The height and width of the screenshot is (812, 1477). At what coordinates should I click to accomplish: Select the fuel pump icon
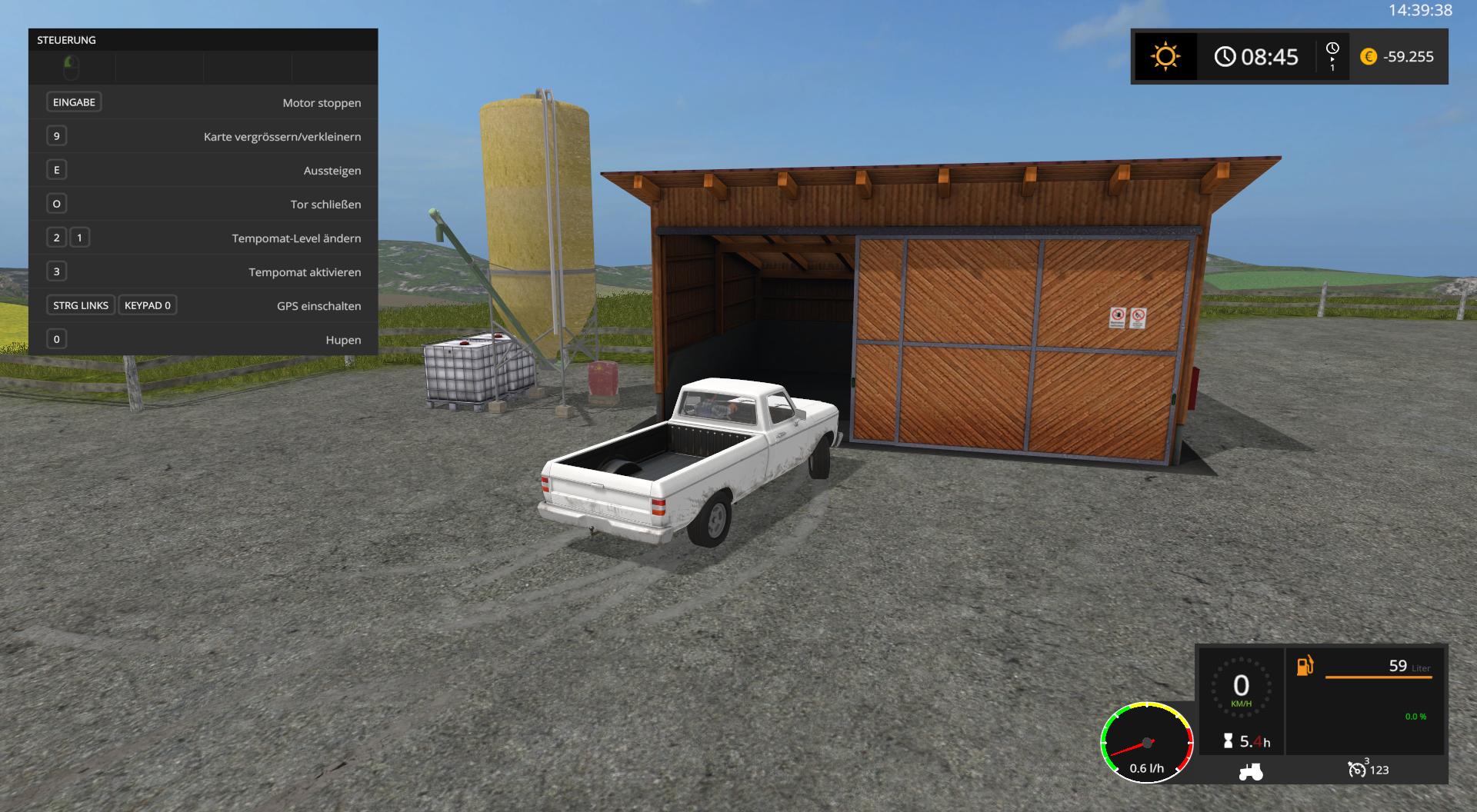coord(1305,666)
